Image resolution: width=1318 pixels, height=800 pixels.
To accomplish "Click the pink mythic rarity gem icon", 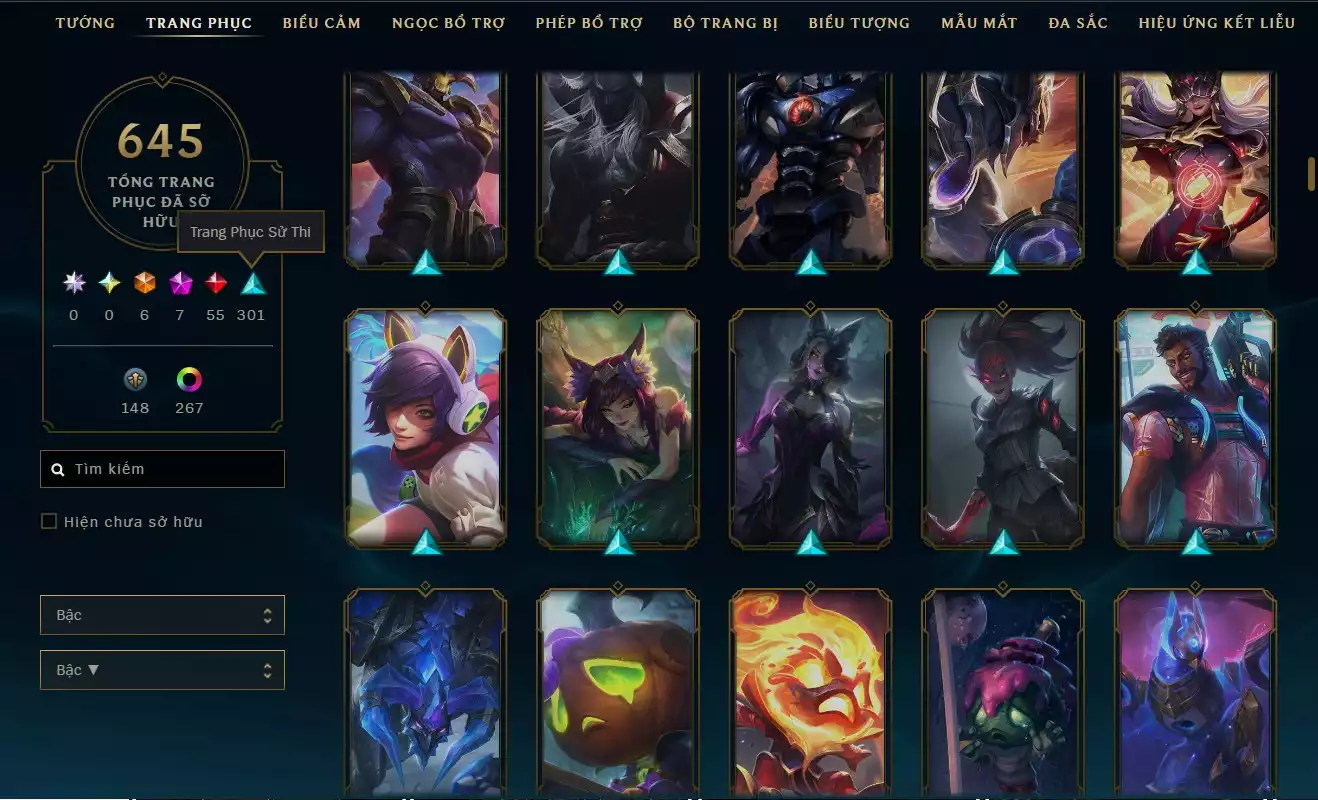I will click(180, 282).
